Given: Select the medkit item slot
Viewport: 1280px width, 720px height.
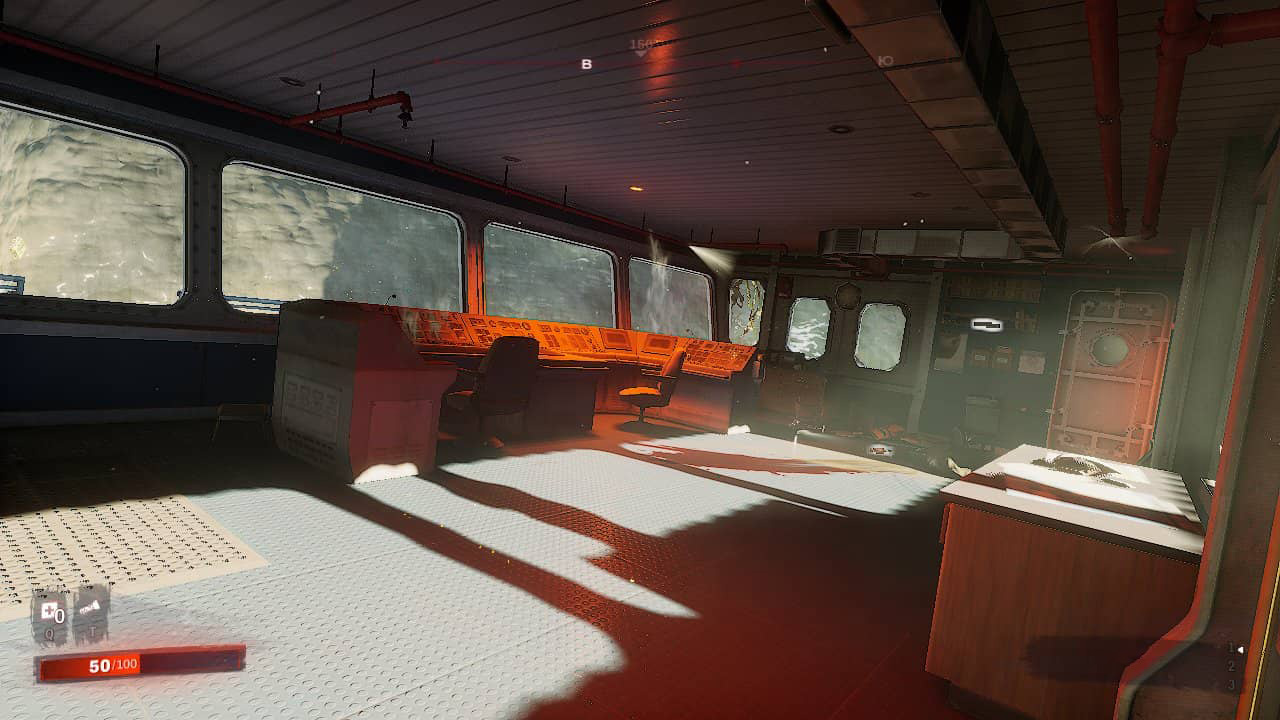Looking at the screenshot, I should (49, 612).
